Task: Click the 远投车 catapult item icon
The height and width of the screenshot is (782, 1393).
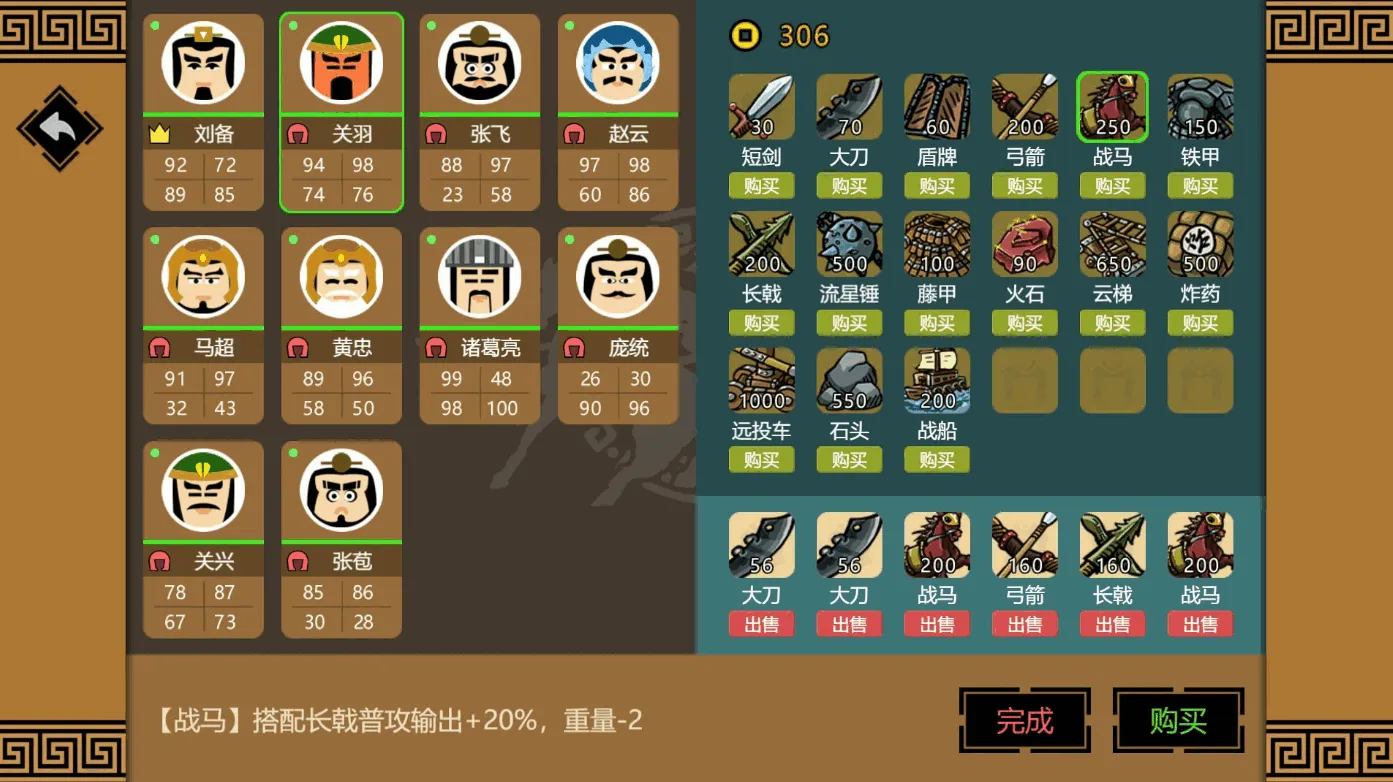Action: click(761, 380)
